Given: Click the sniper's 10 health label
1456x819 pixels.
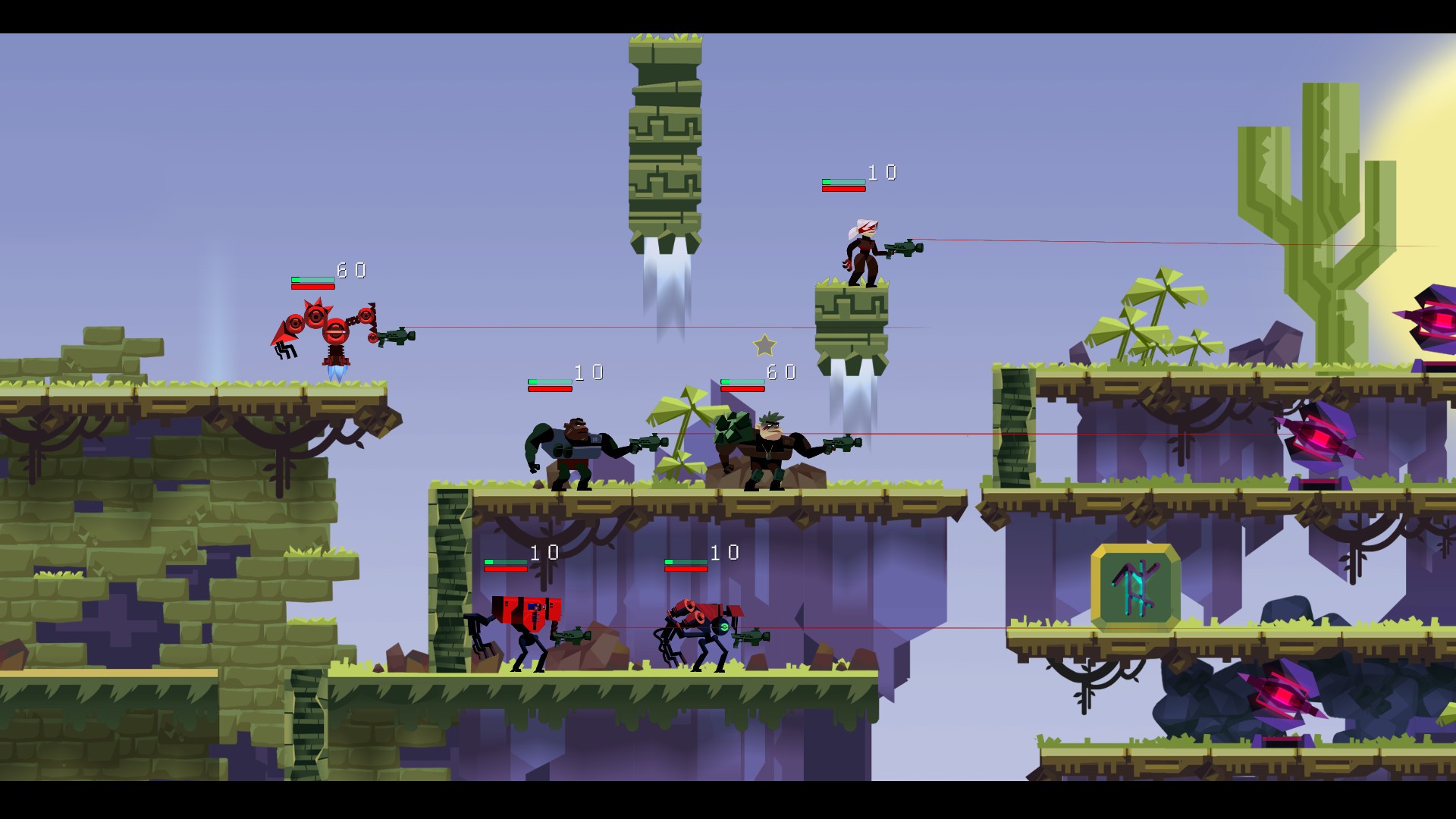Looking at the screenshot, I should [x=883, y=173].
